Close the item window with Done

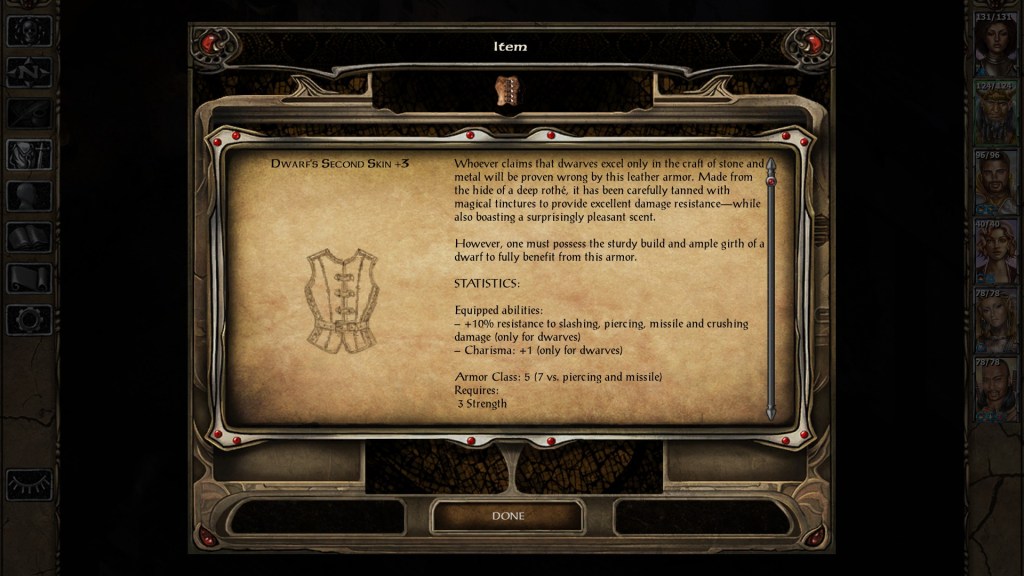pyautogui.click(x=507, y=516)
